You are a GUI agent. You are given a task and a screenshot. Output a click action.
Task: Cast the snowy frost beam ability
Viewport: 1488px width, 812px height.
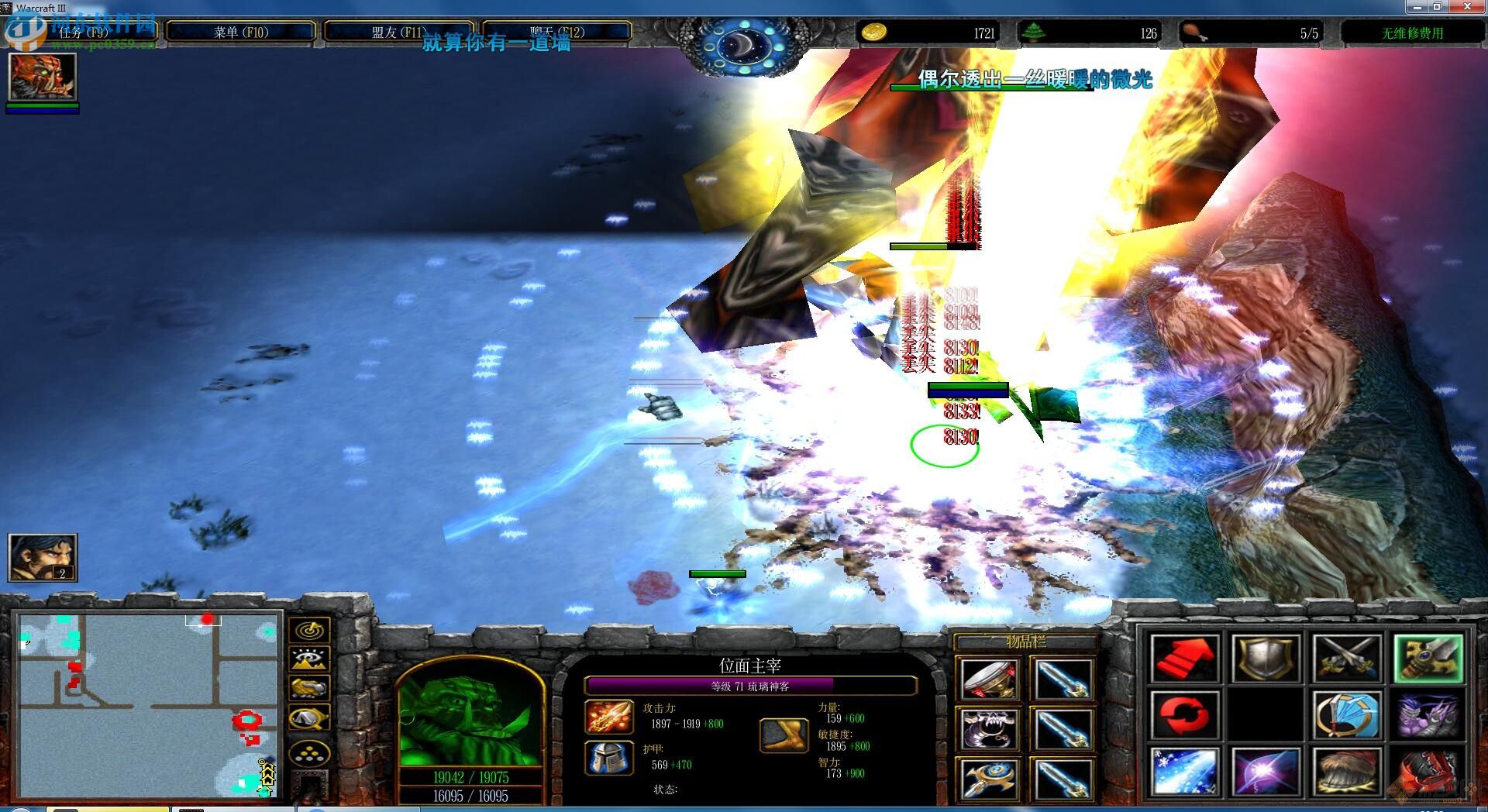click(x=1184, y=772)
